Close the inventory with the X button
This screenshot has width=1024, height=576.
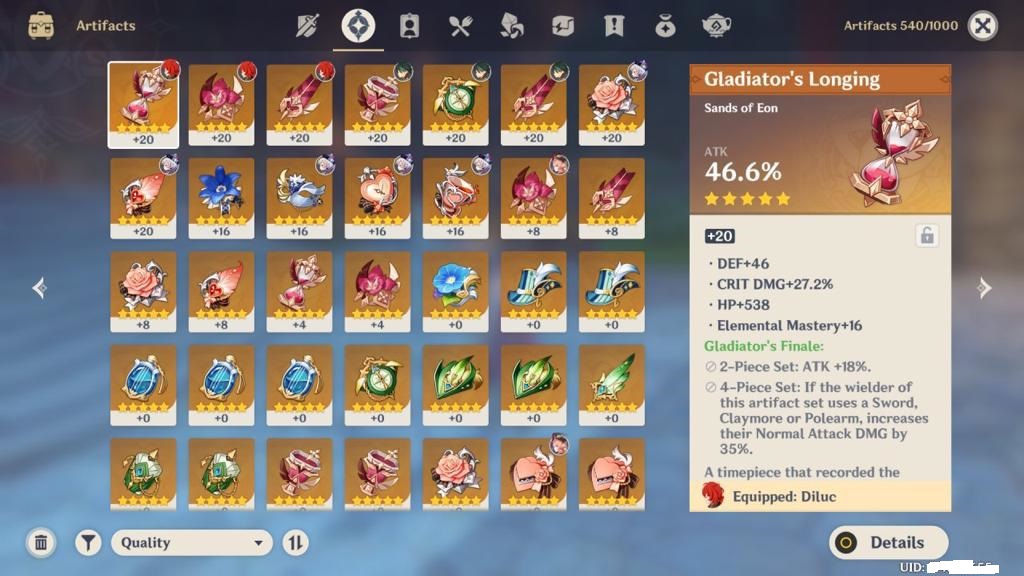coord(983,26)
